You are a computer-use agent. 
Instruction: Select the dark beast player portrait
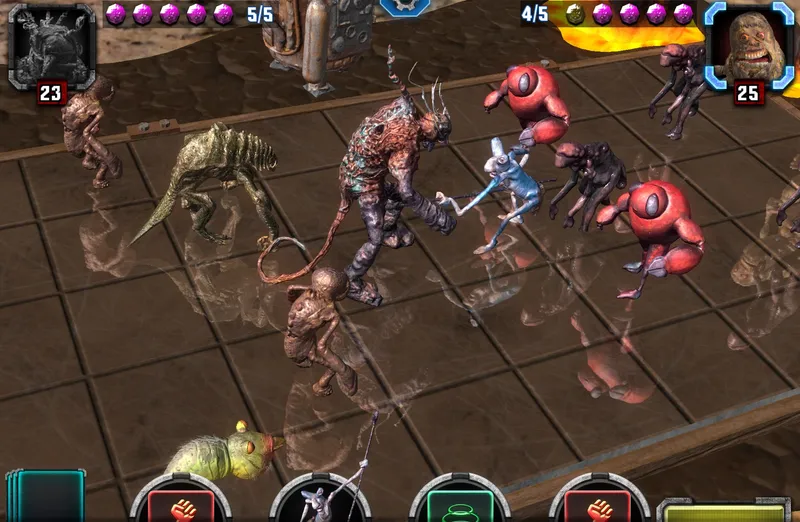point(51,42)
